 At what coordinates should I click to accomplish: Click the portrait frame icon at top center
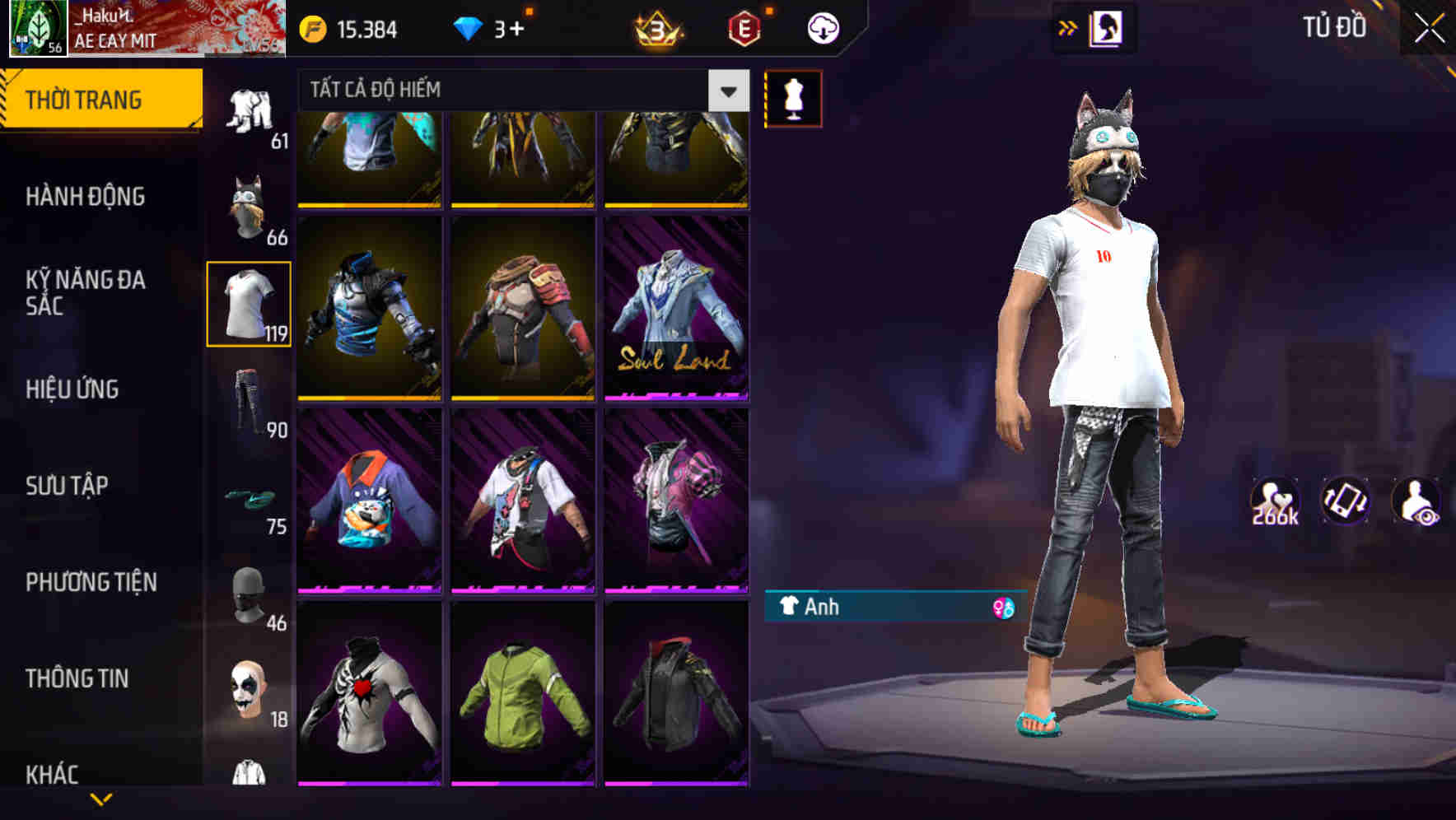[x=1104, y=27]
